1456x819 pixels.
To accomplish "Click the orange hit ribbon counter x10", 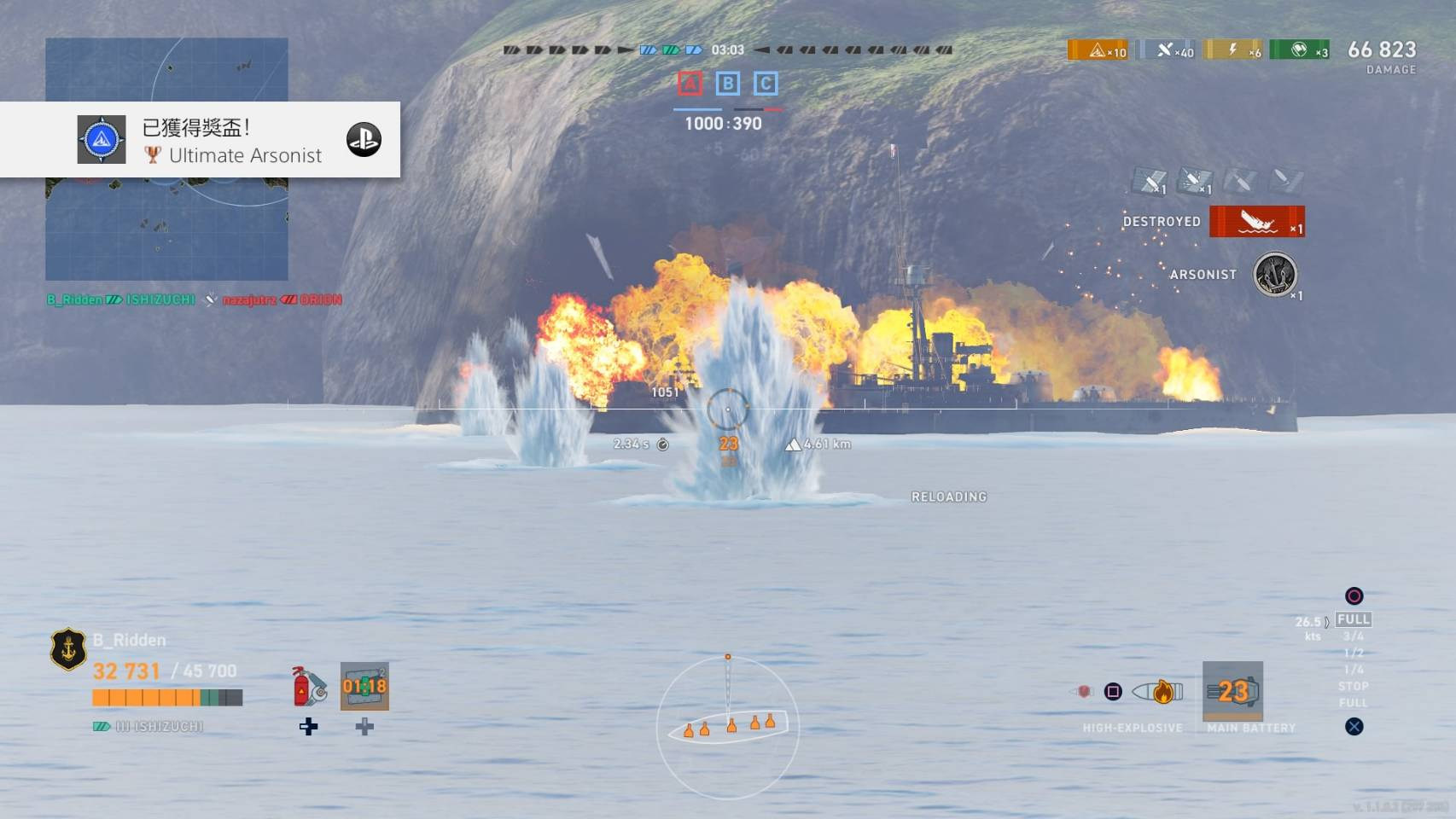I will coord(1098,50).
